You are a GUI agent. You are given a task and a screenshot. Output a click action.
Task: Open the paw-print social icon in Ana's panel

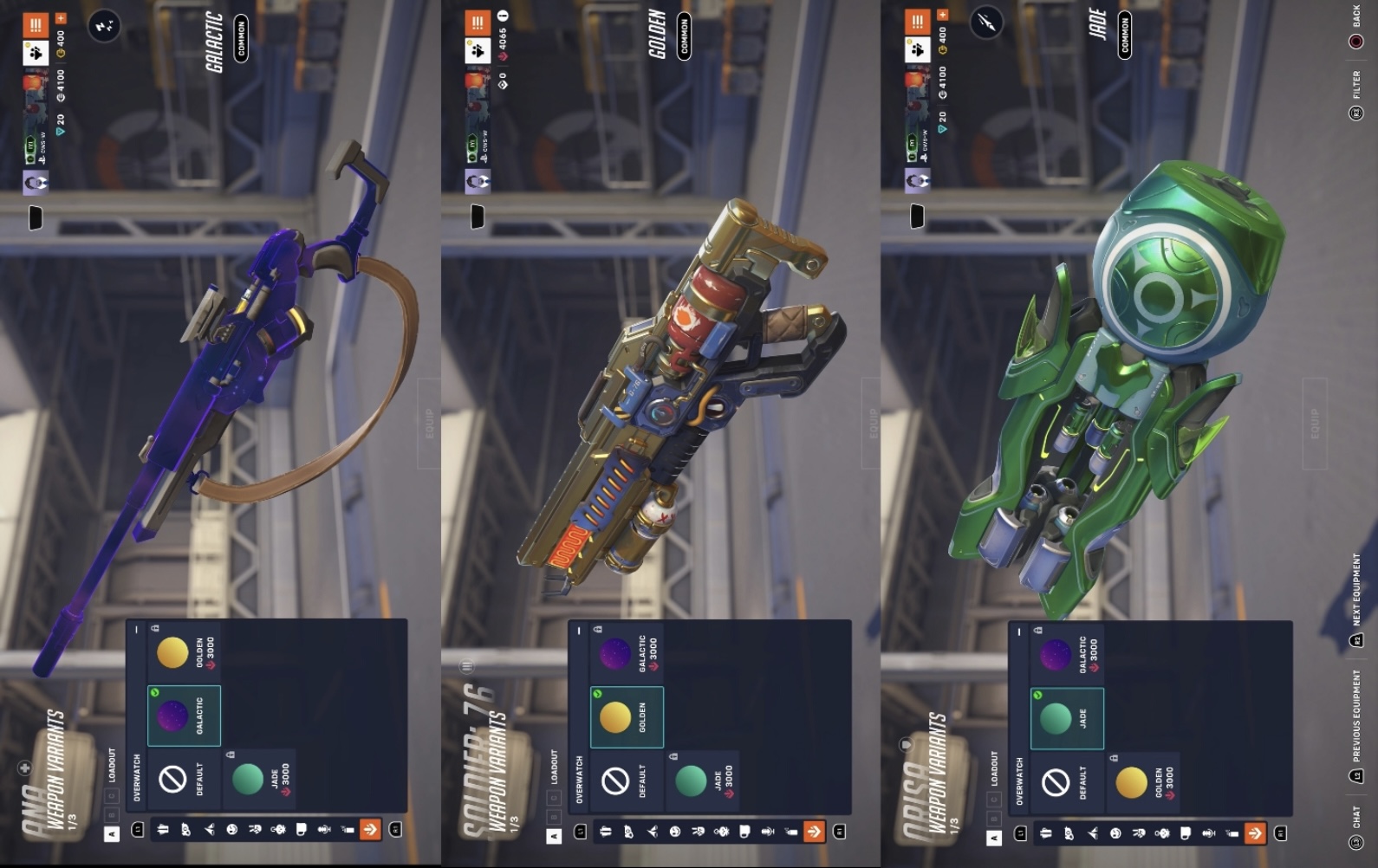(x=36, y=54)
